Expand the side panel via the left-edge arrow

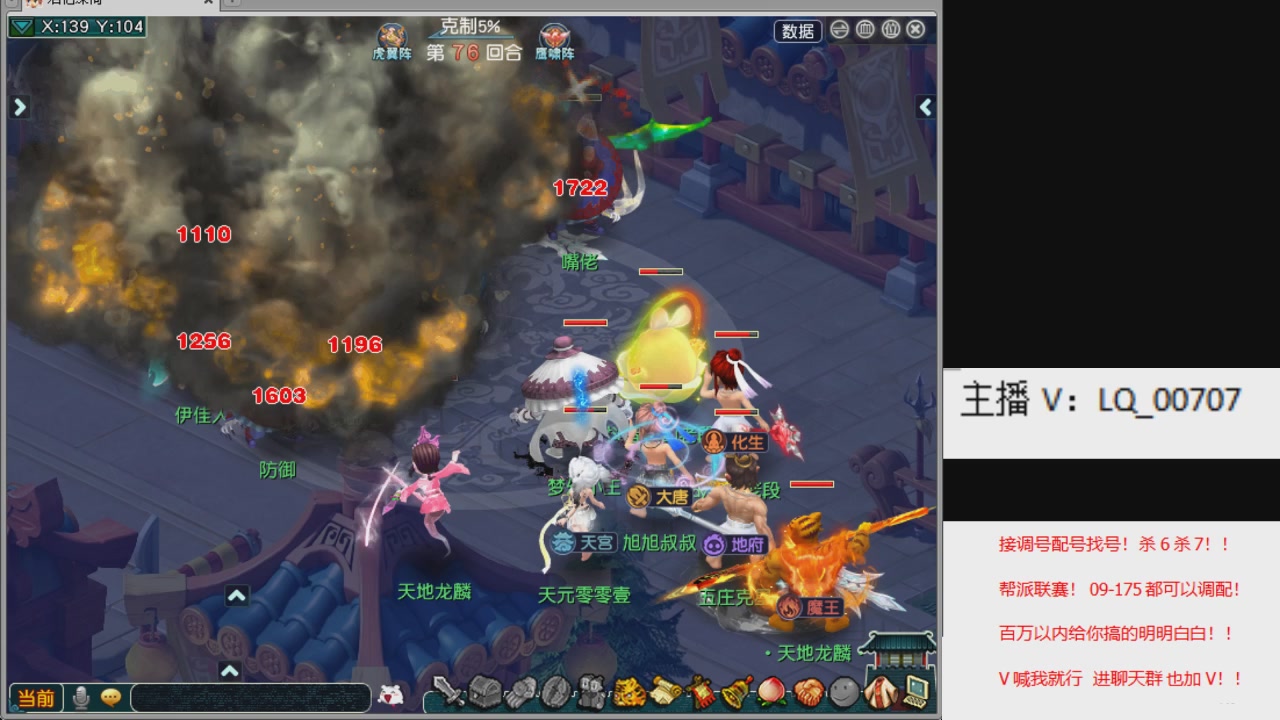coord(19,106)
